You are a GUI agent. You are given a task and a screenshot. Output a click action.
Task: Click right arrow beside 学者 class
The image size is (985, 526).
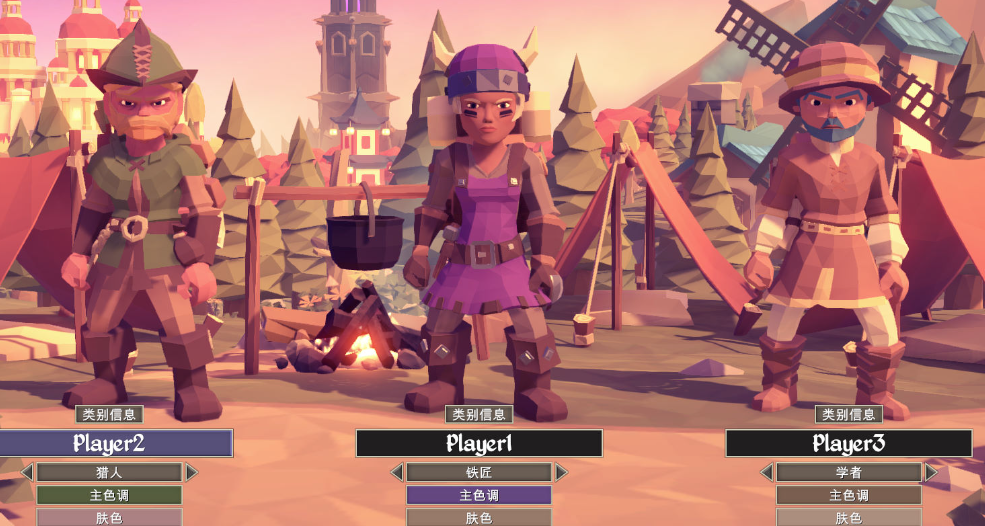click(931, 472)
